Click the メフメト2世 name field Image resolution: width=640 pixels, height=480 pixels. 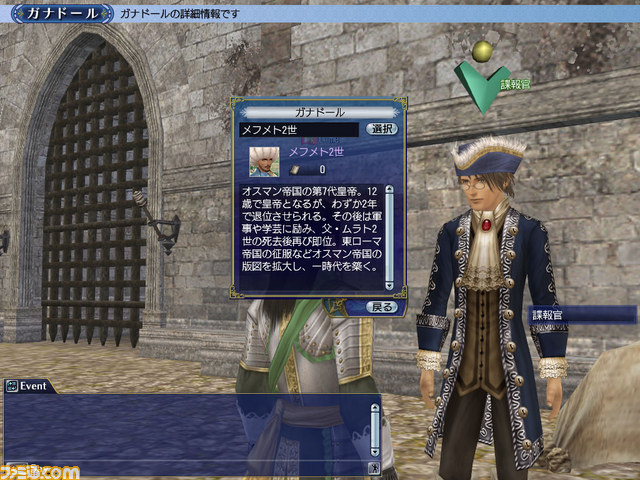[299, 129]
